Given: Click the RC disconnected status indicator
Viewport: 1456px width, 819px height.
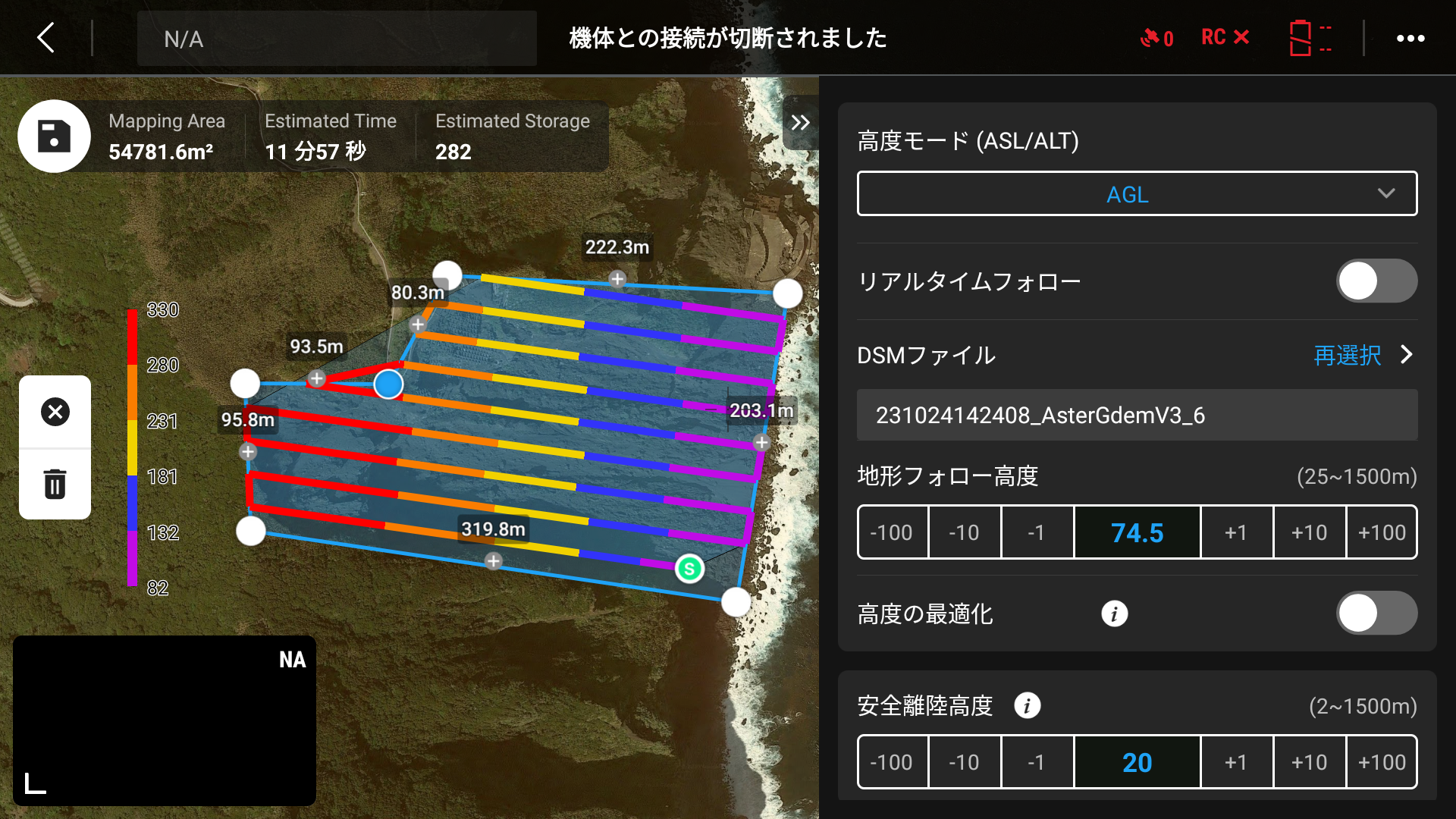Looking at the screenshot, I should tap(1223, 37).
